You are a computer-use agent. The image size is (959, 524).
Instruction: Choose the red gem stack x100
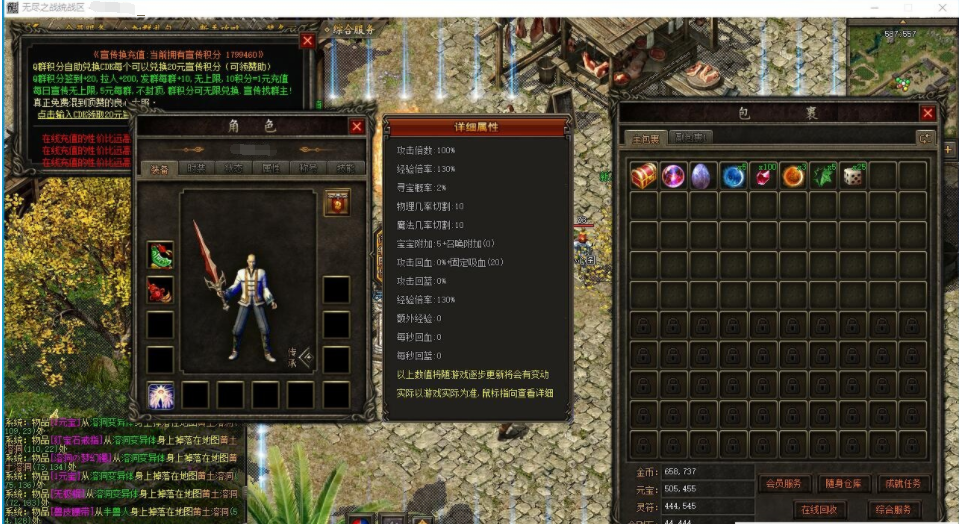click(x=763, y=176)
